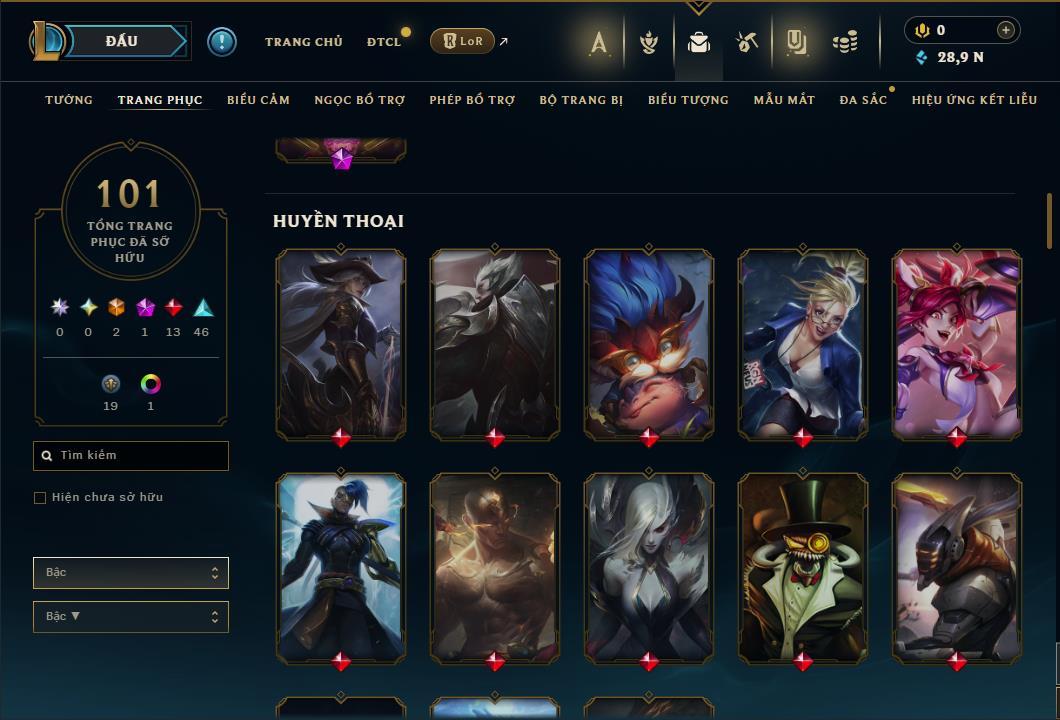Select the blonde glasses woman skin card
This screenshot has height=720, width=1060.
803,343
